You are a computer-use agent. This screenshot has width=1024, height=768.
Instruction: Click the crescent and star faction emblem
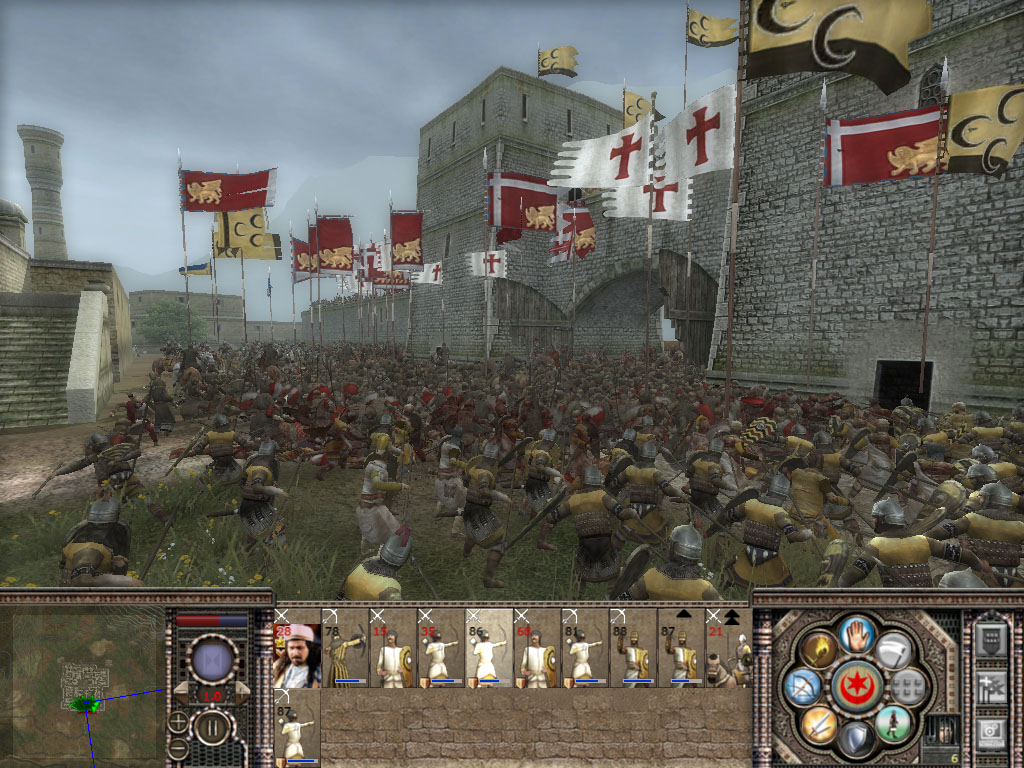(x=856, y=685)
